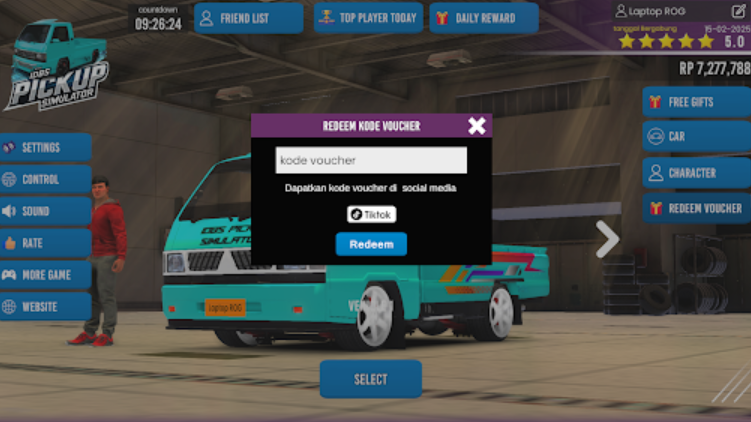Image resolution: width=751 pixels, height=422 pixels.
Task: Claim the Daily Reward
Action: point(484,18)
